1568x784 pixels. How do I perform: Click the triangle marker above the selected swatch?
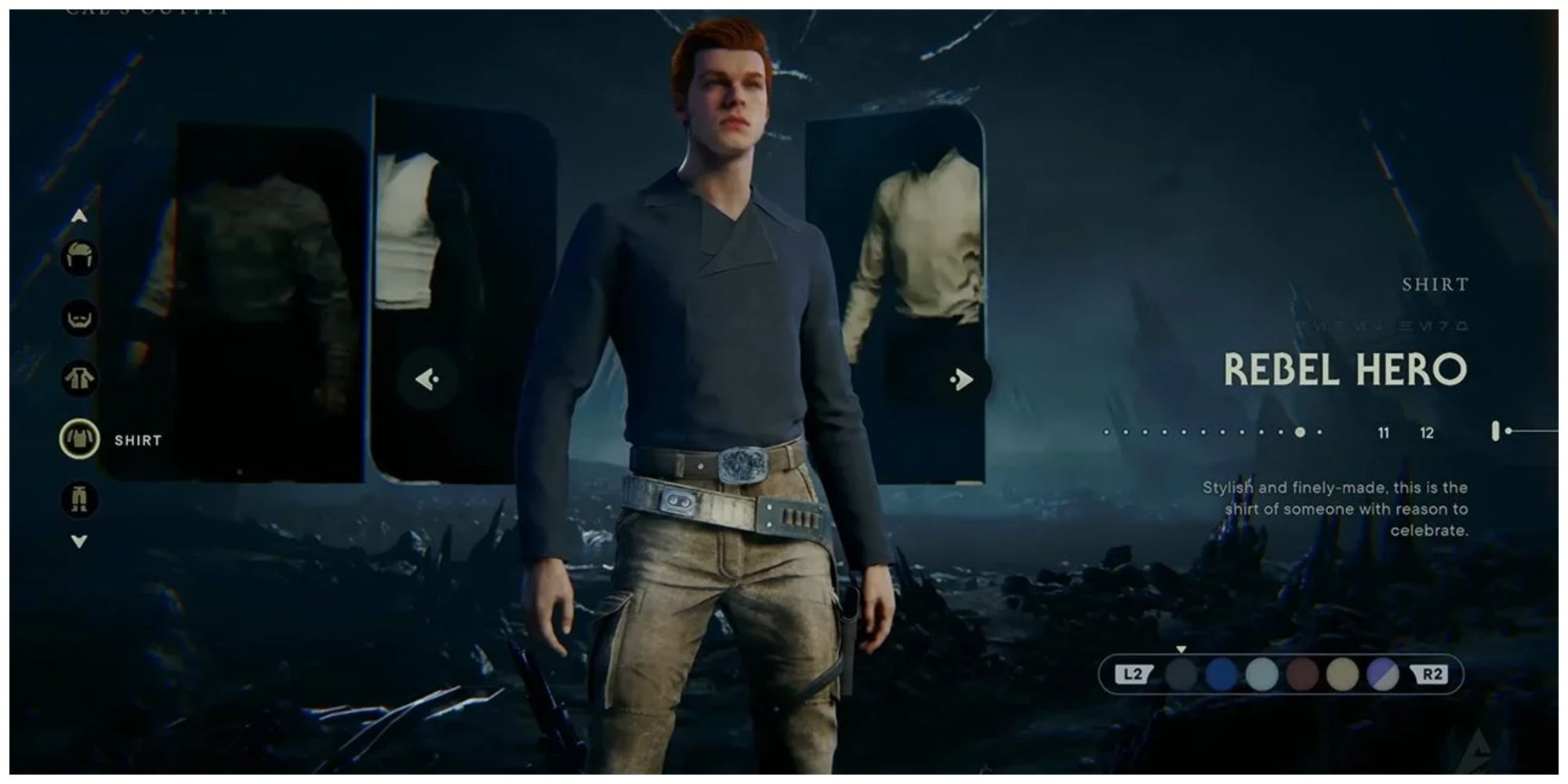pyautogui.click(x=1181, y=649)
